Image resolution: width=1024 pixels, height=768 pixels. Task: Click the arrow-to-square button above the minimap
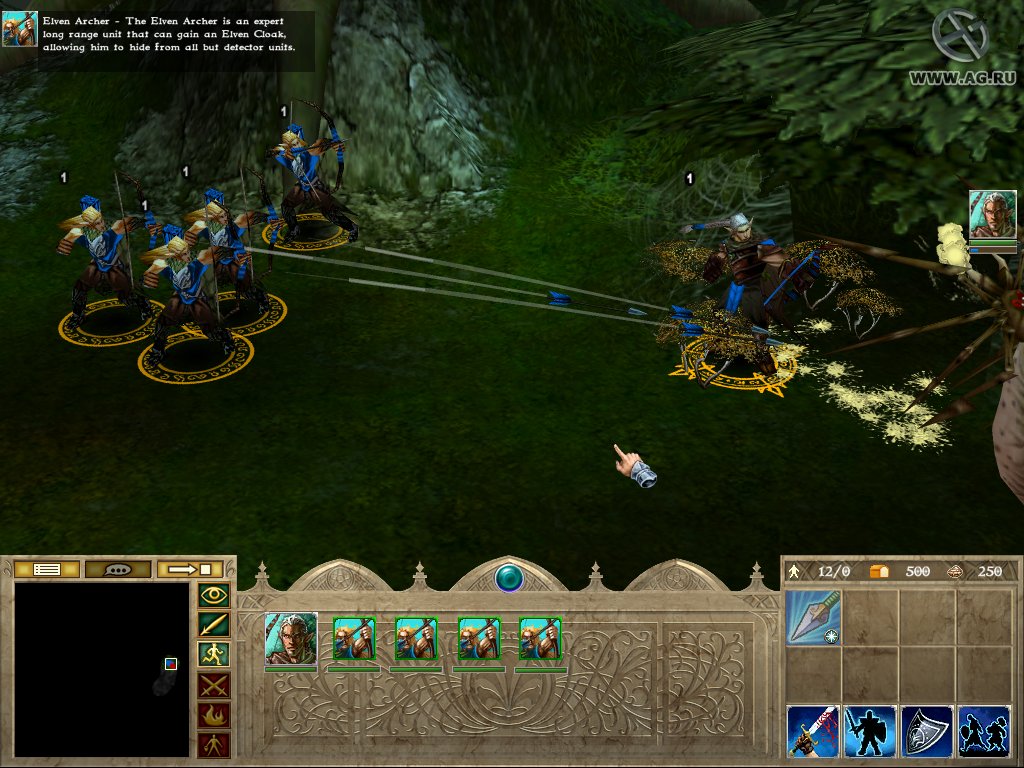point(190,569)
